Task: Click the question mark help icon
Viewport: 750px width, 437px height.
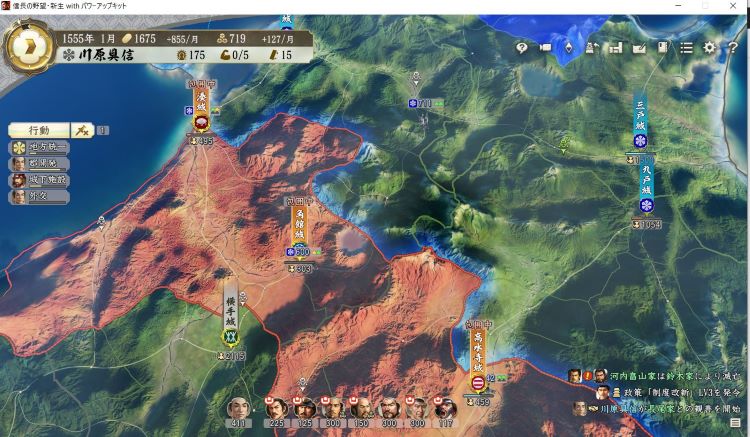Action: [x=733, y=47]
